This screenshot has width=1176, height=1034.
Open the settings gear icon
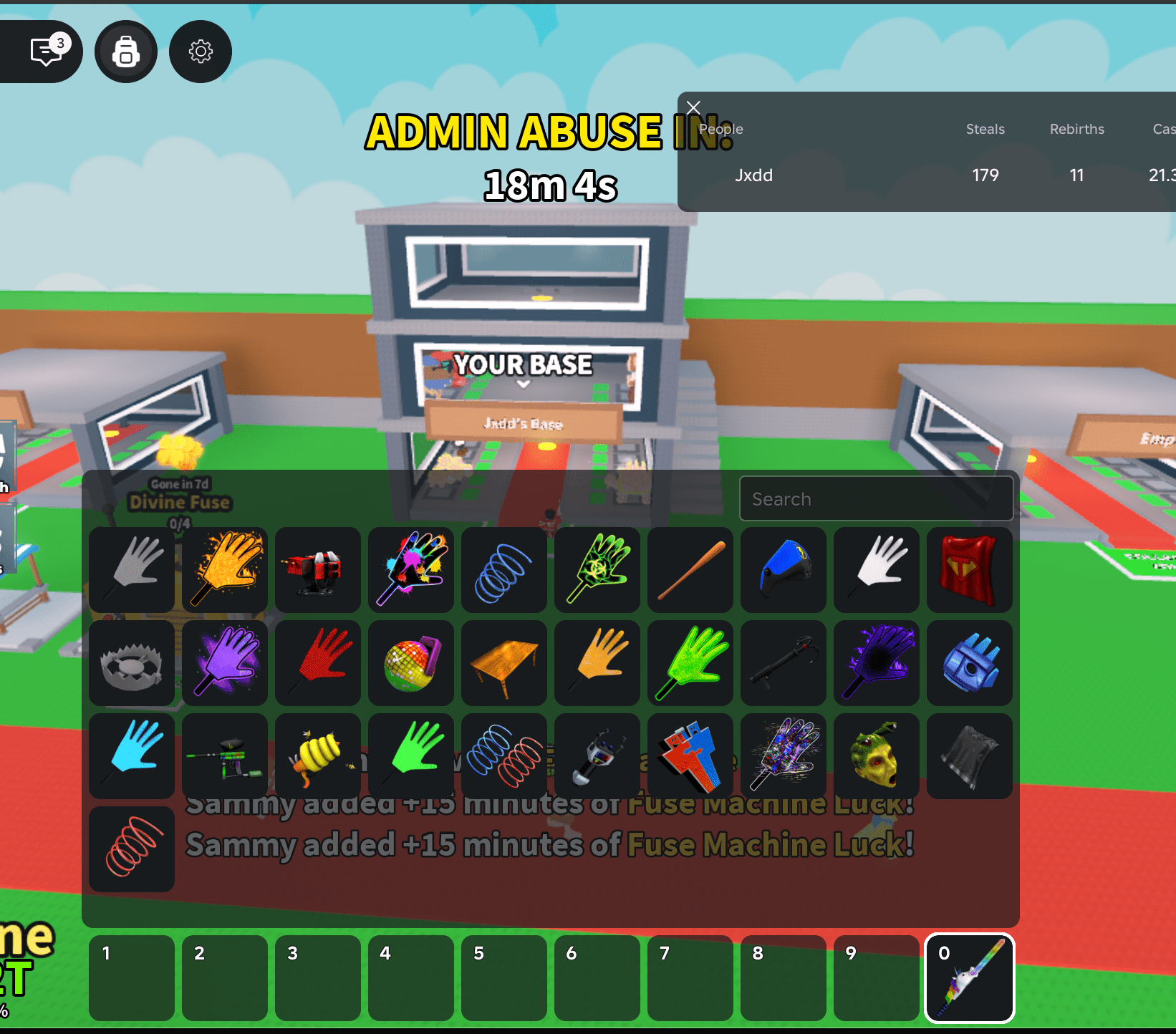pos(200,51)
